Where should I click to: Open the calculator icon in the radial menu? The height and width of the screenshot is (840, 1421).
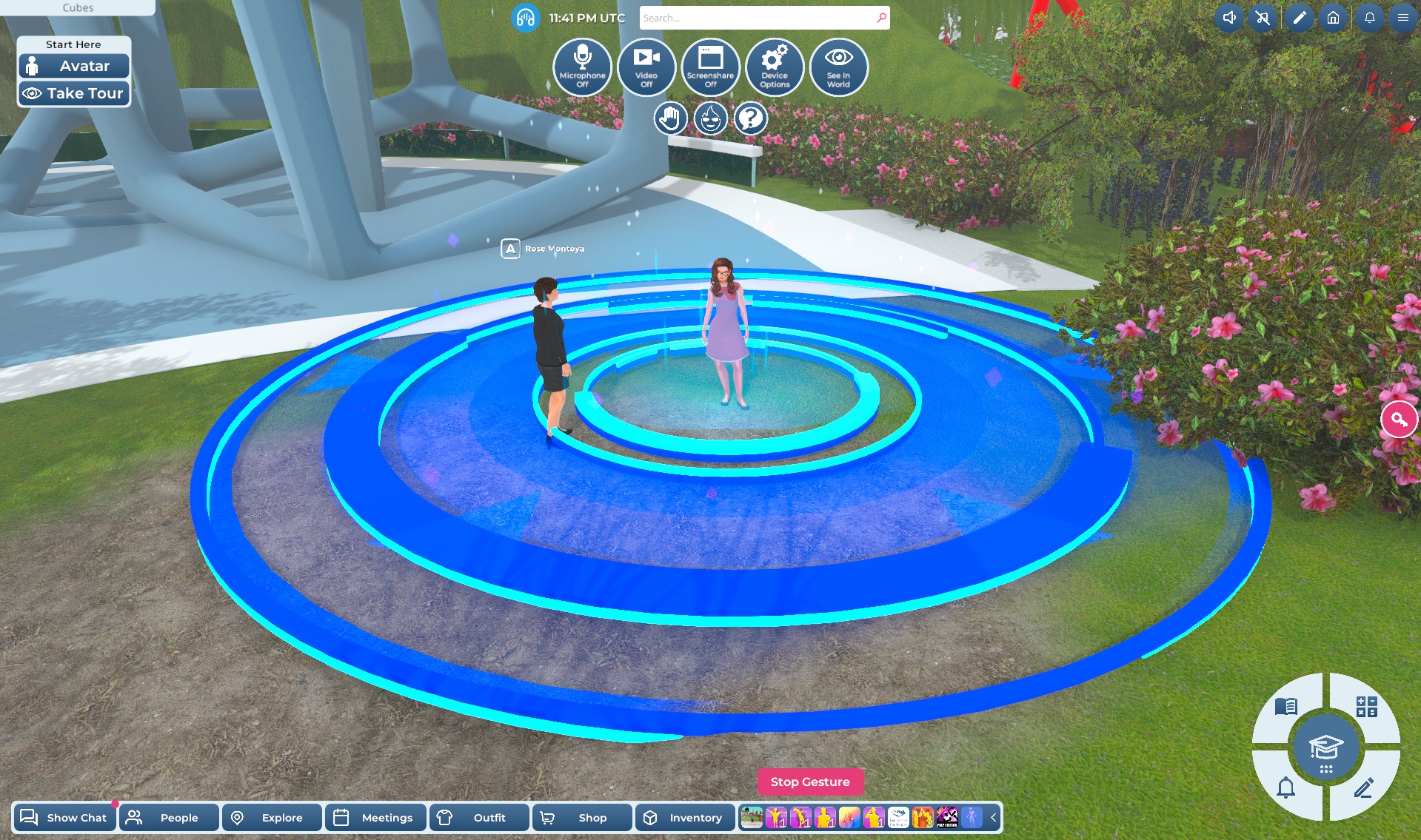(x=1366, y=708)
